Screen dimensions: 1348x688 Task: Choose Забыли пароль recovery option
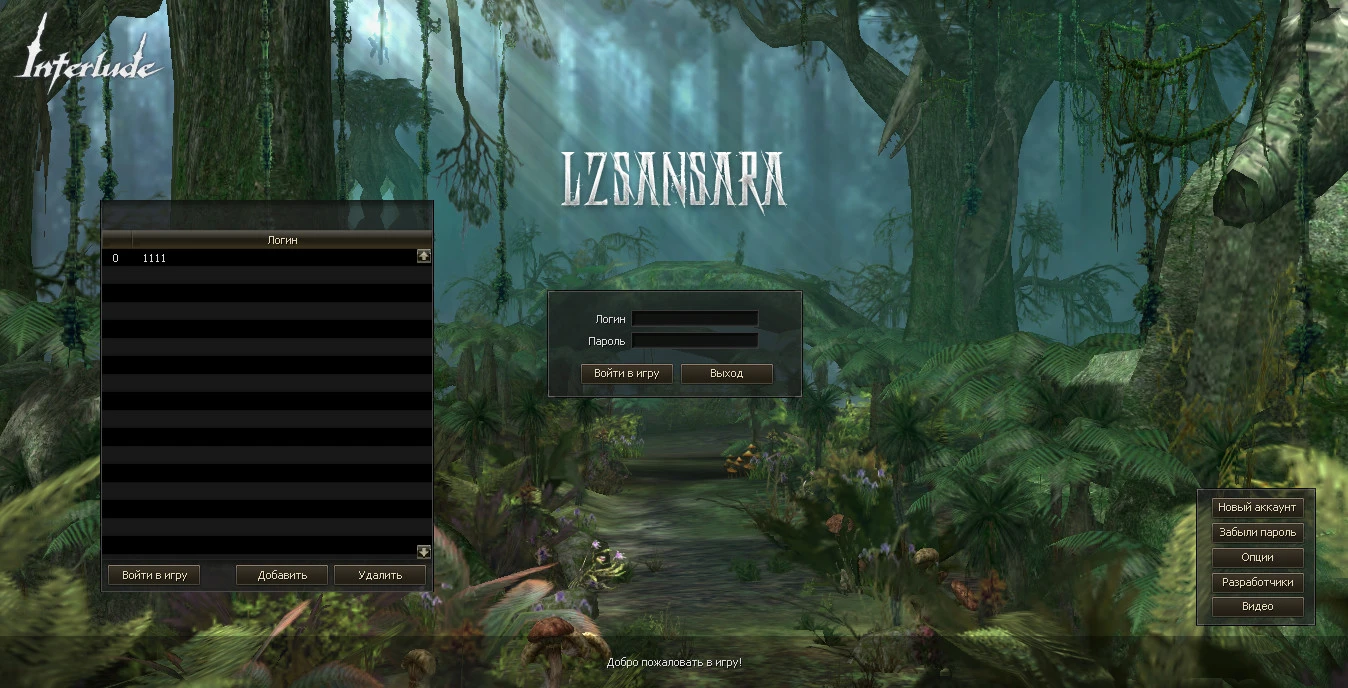(x=1257, y=532)
